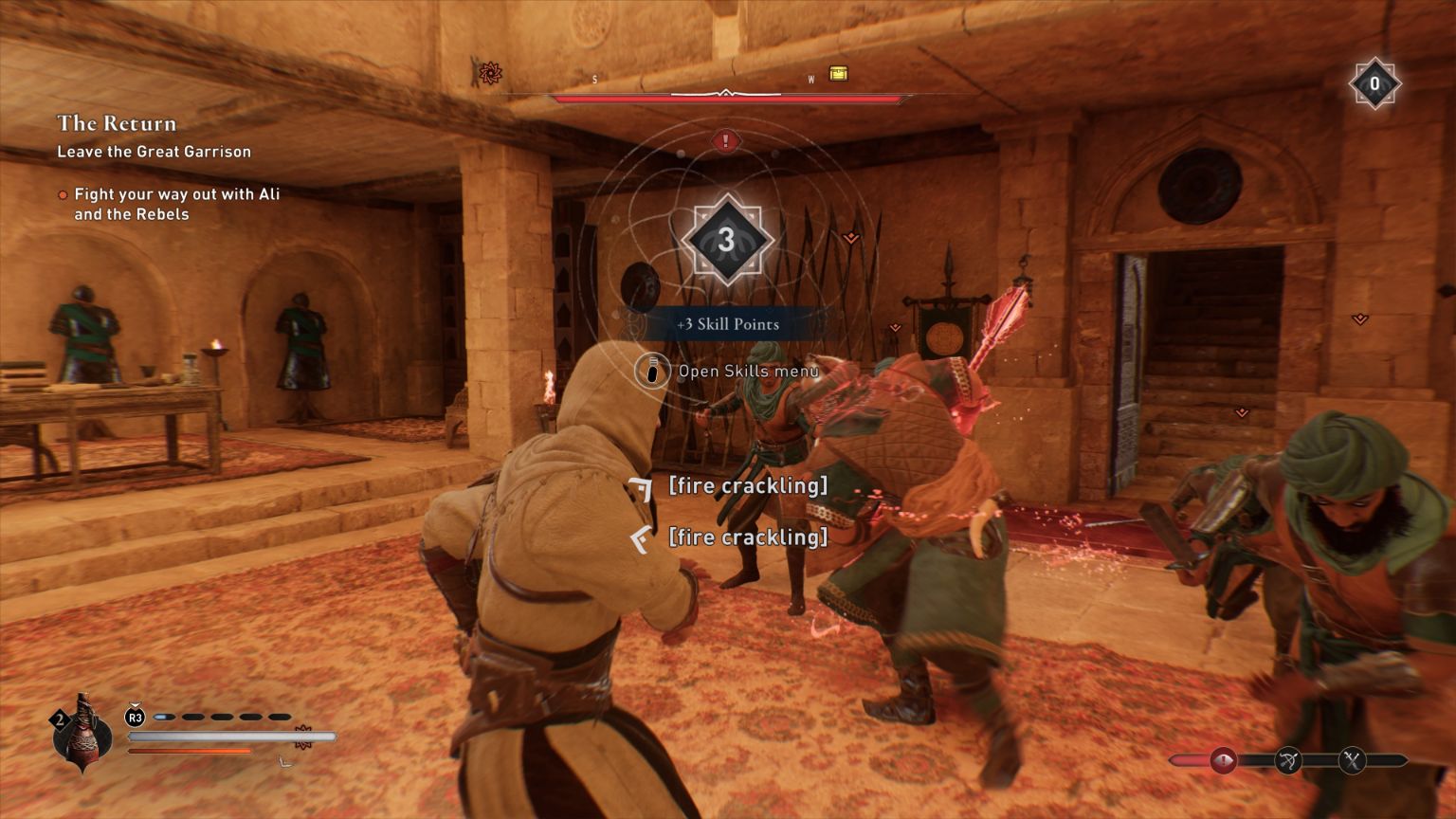Click the red conflict marker on the compass

tap(491, 73)
